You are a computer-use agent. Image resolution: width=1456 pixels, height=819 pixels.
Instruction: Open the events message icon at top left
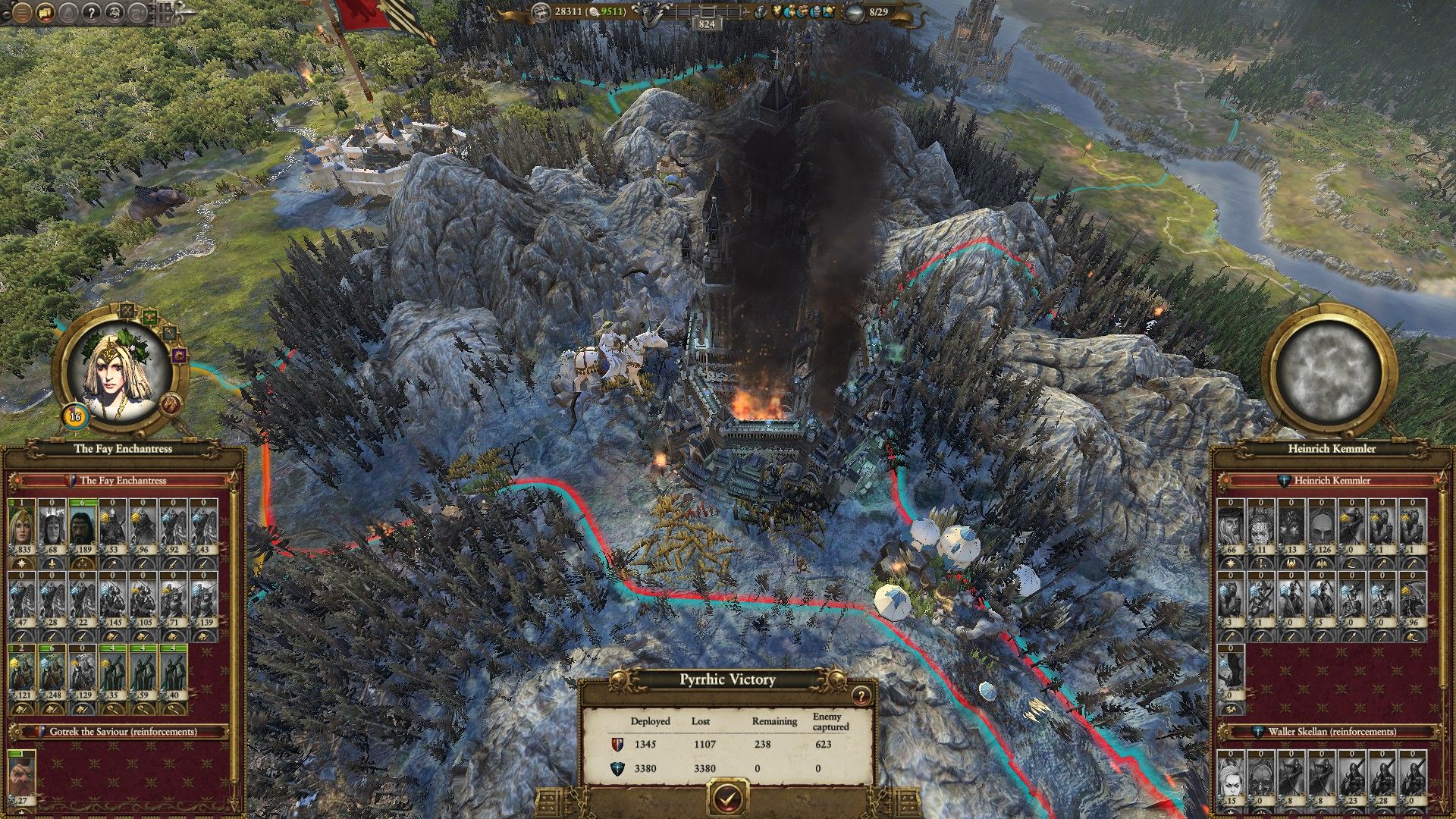[x=45, y=13]
